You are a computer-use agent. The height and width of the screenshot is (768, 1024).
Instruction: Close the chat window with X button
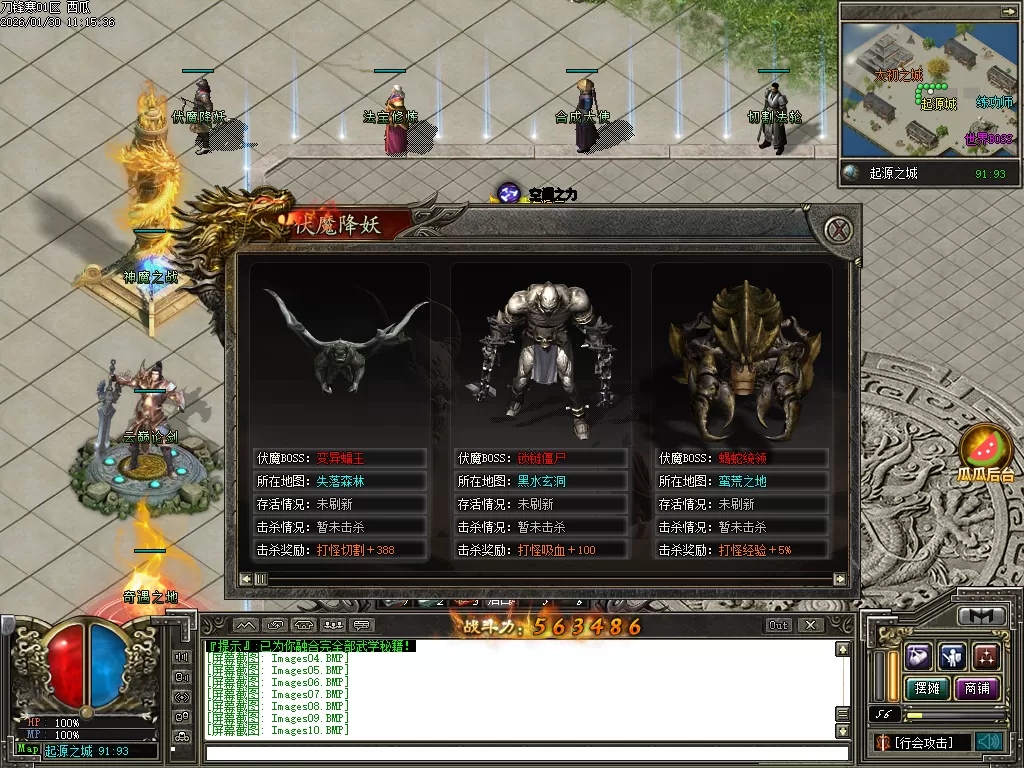pos(811,625)
